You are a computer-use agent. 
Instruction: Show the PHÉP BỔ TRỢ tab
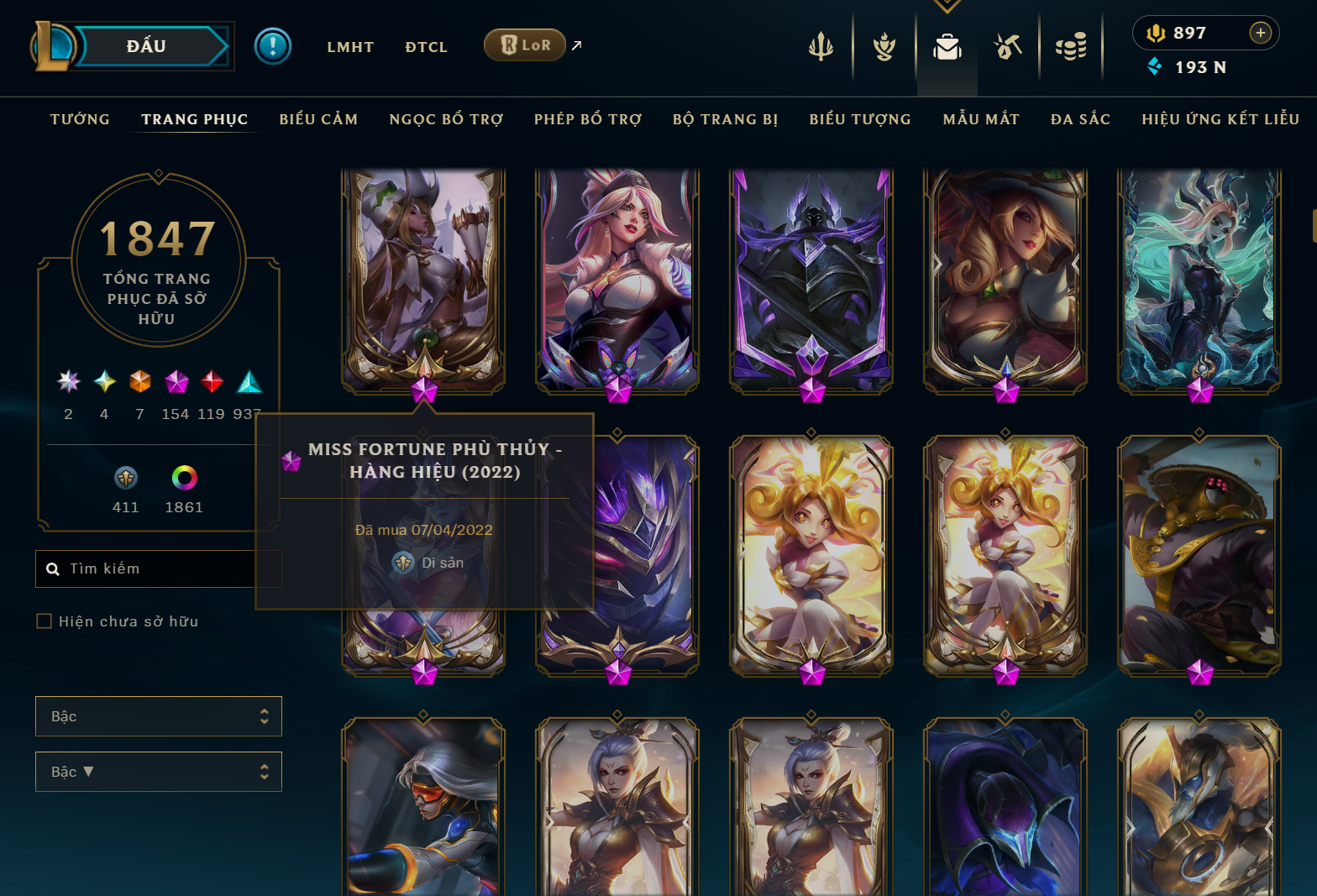(587, 119)
